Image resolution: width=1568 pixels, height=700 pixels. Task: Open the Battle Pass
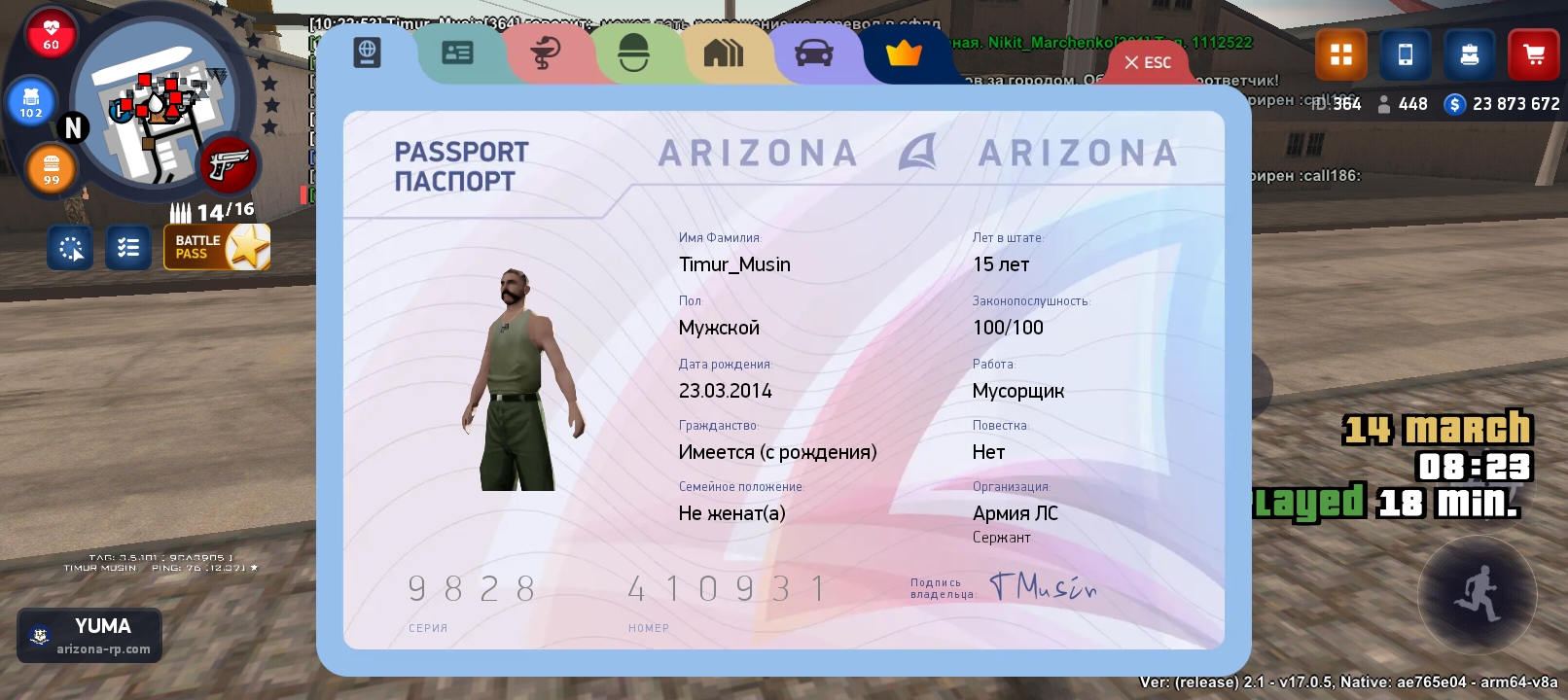(217, 247)
